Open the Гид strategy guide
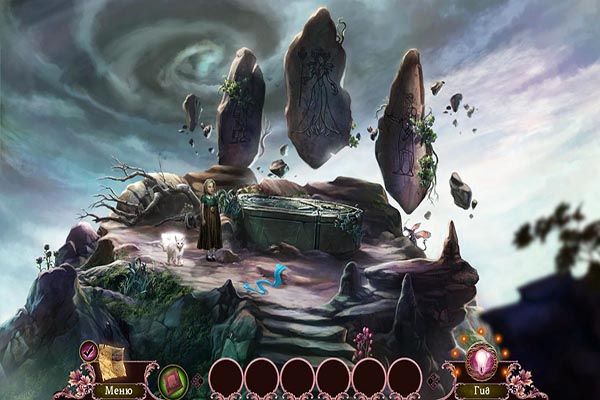 [x=483, y=390]
